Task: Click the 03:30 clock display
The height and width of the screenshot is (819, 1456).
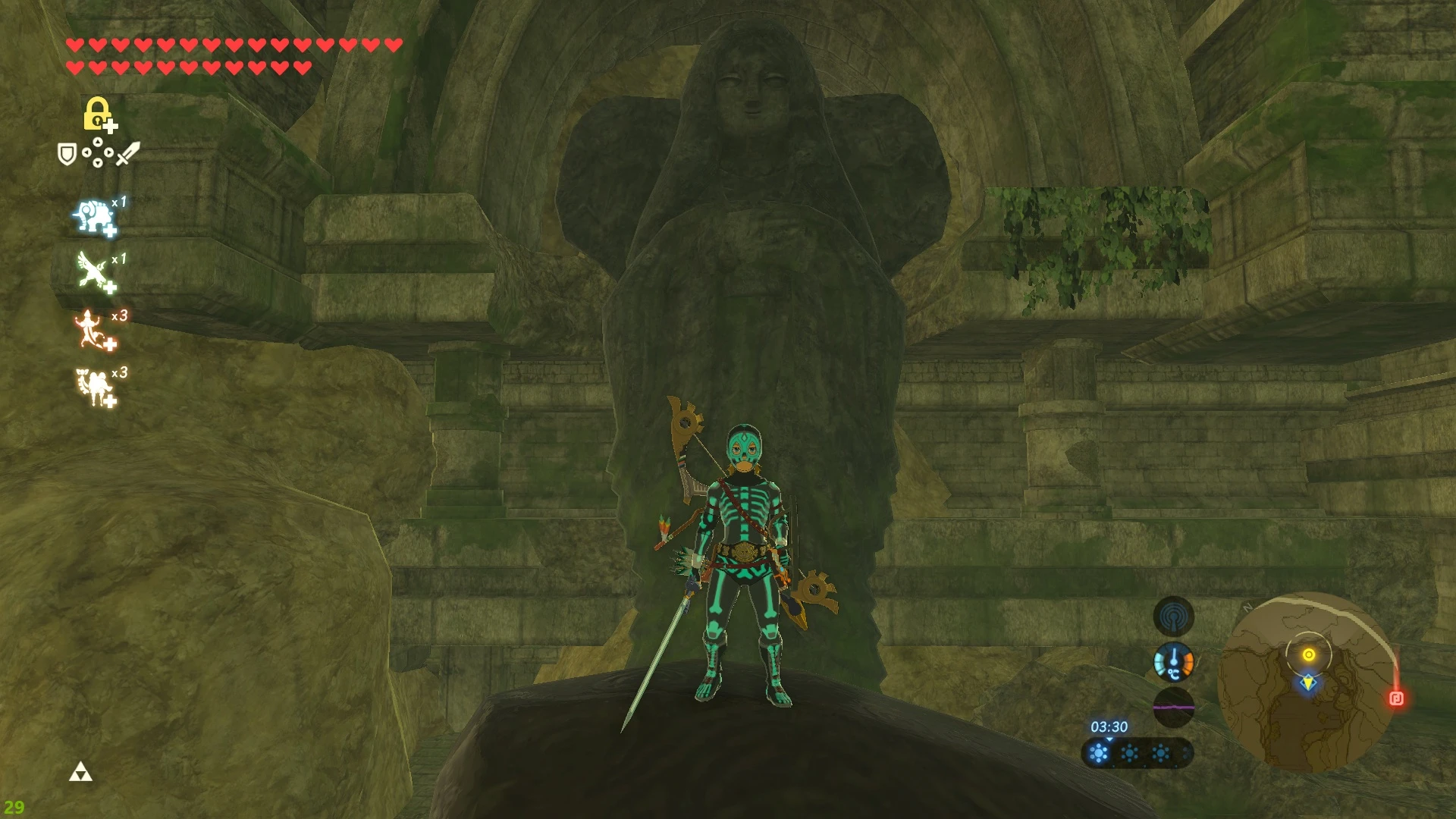Action: coord(1109,726)
